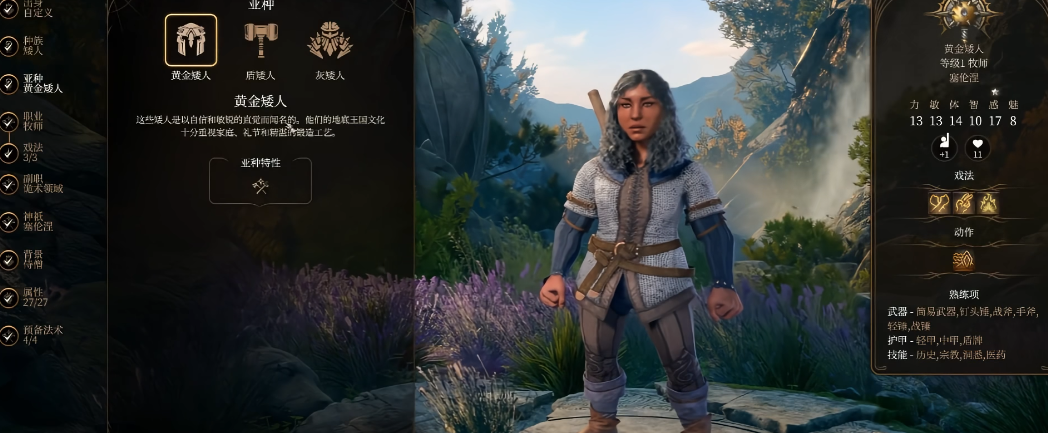This screenshot has width=1048, height=433.
Task: Switch to the Class (职业) step
Action: coord(32,121)
